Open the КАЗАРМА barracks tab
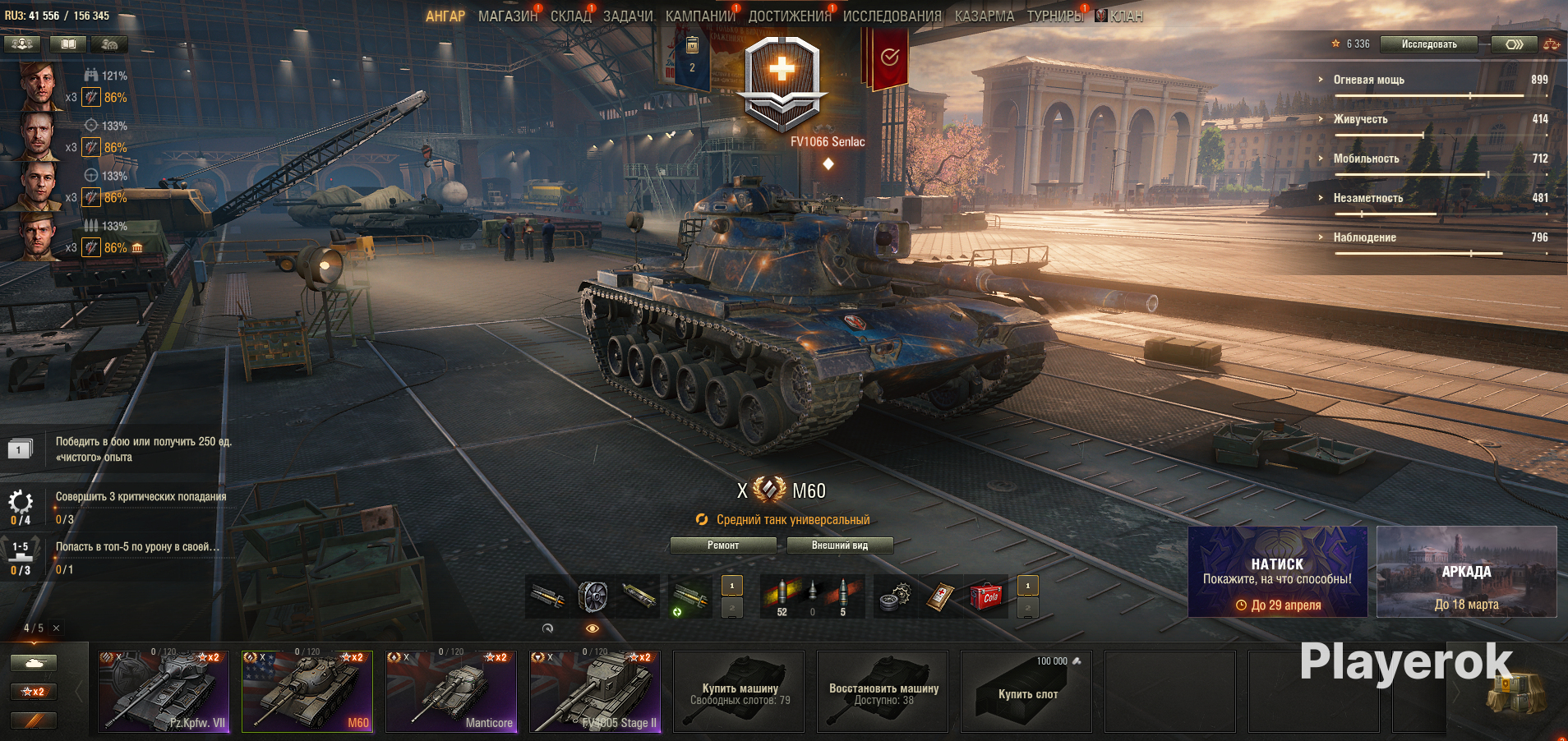 pos(984,16)
